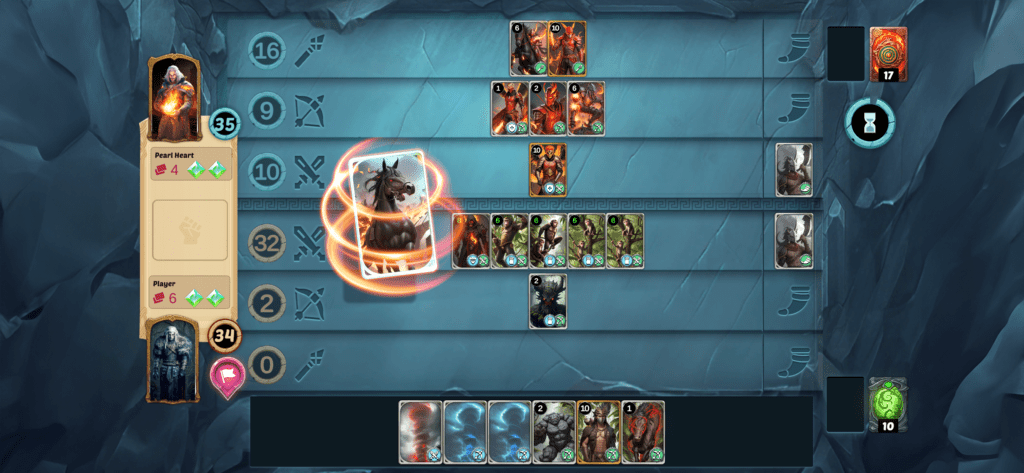This screenshot has height=473, width=1024.
Task: Pick the red beast card with power 1
Action: tap(641, 431)
